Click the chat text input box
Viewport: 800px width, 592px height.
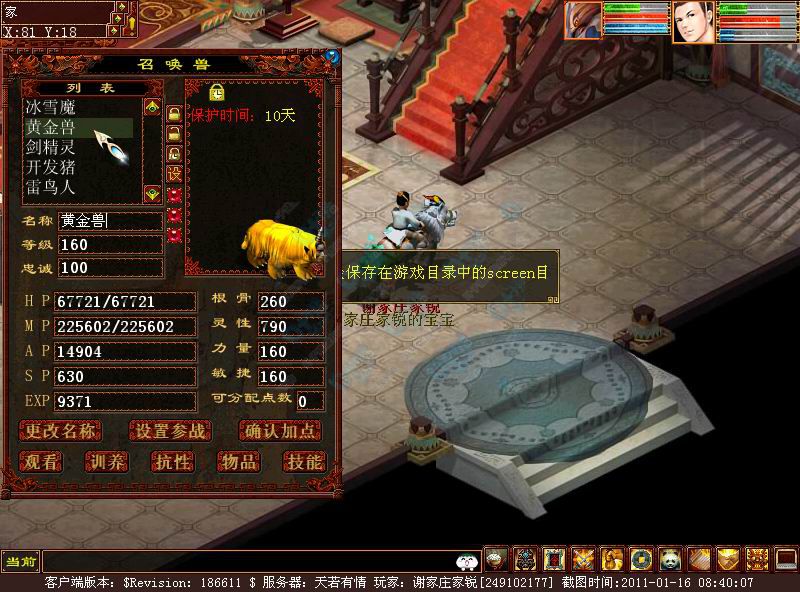click(250, 561)
